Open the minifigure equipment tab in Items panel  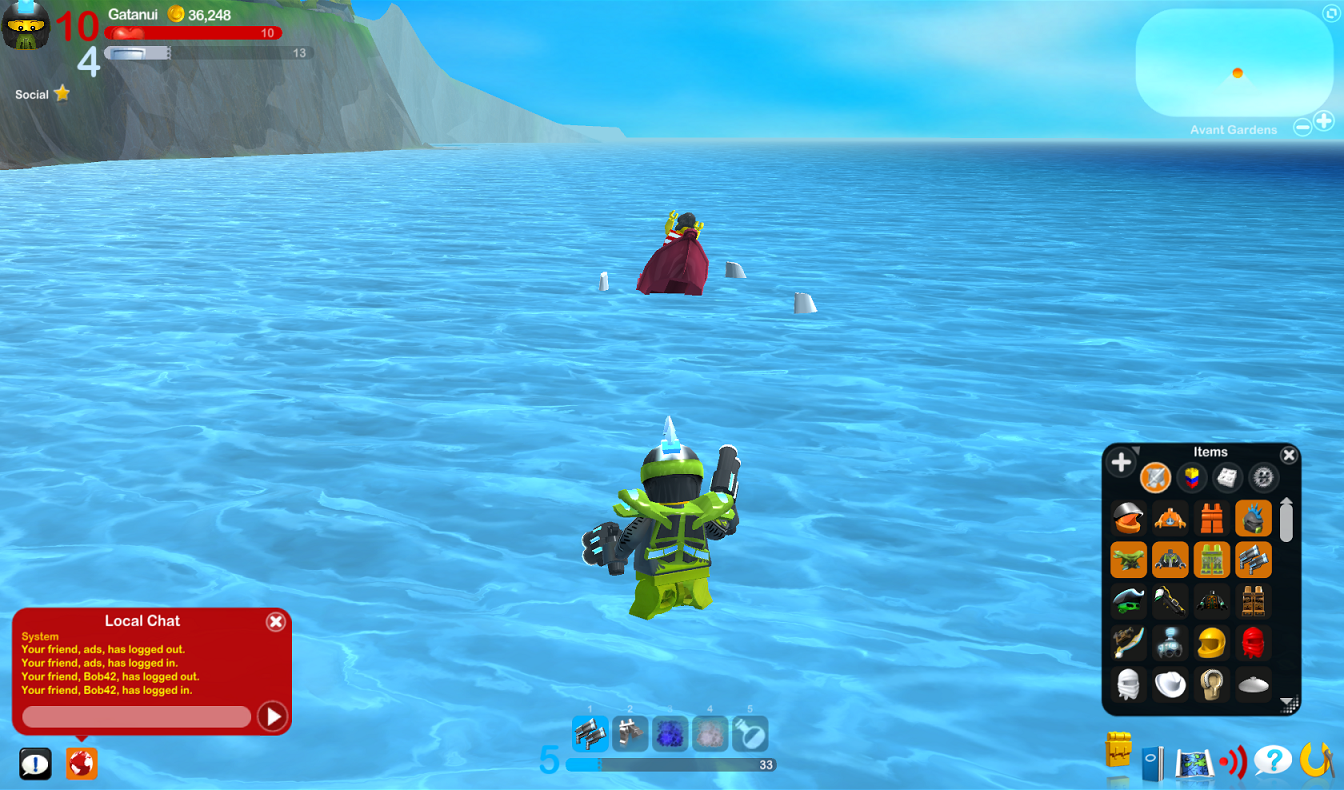point(1155,477)
